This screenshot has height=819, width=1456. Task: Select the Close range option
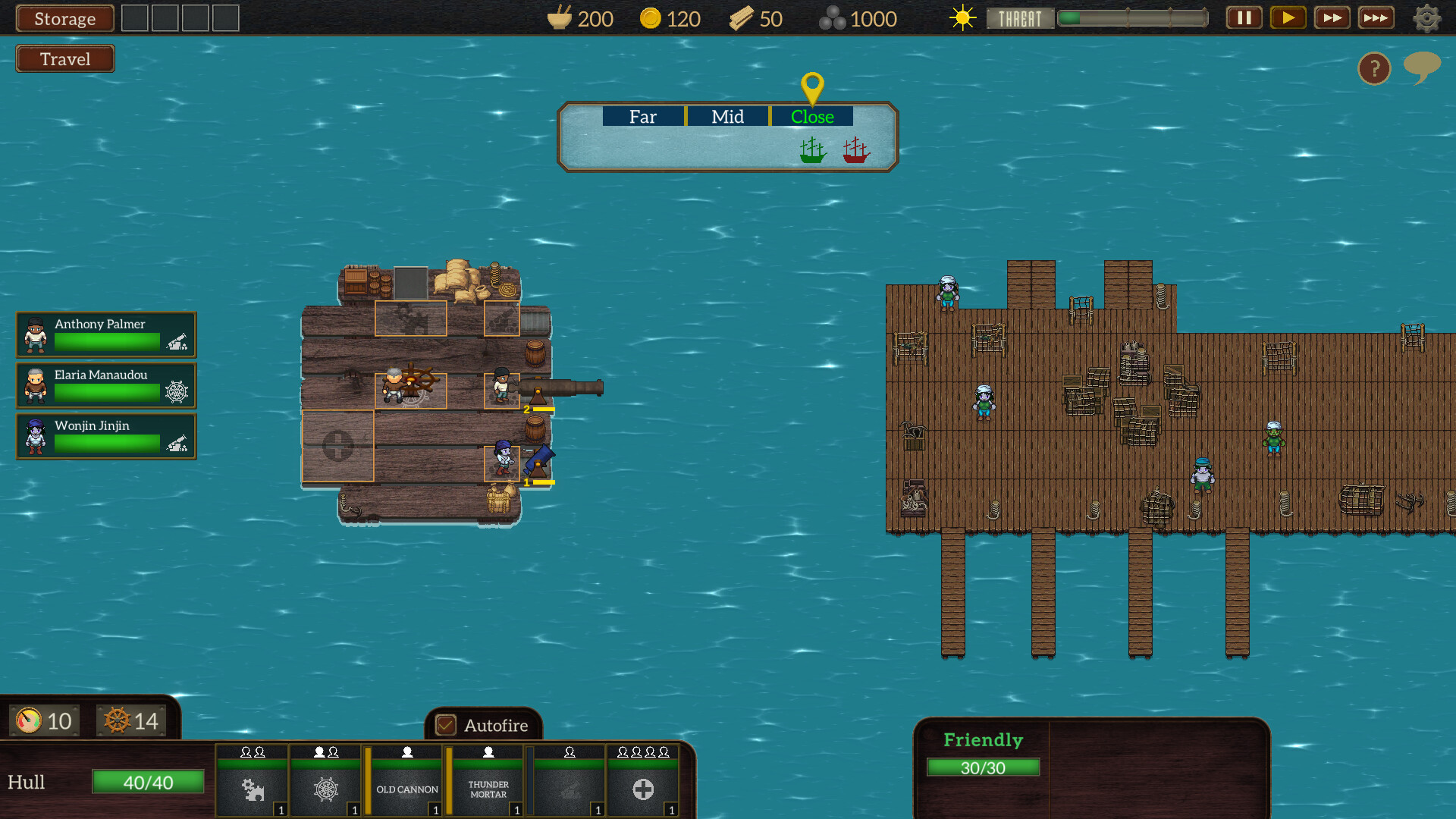[812, 116]
